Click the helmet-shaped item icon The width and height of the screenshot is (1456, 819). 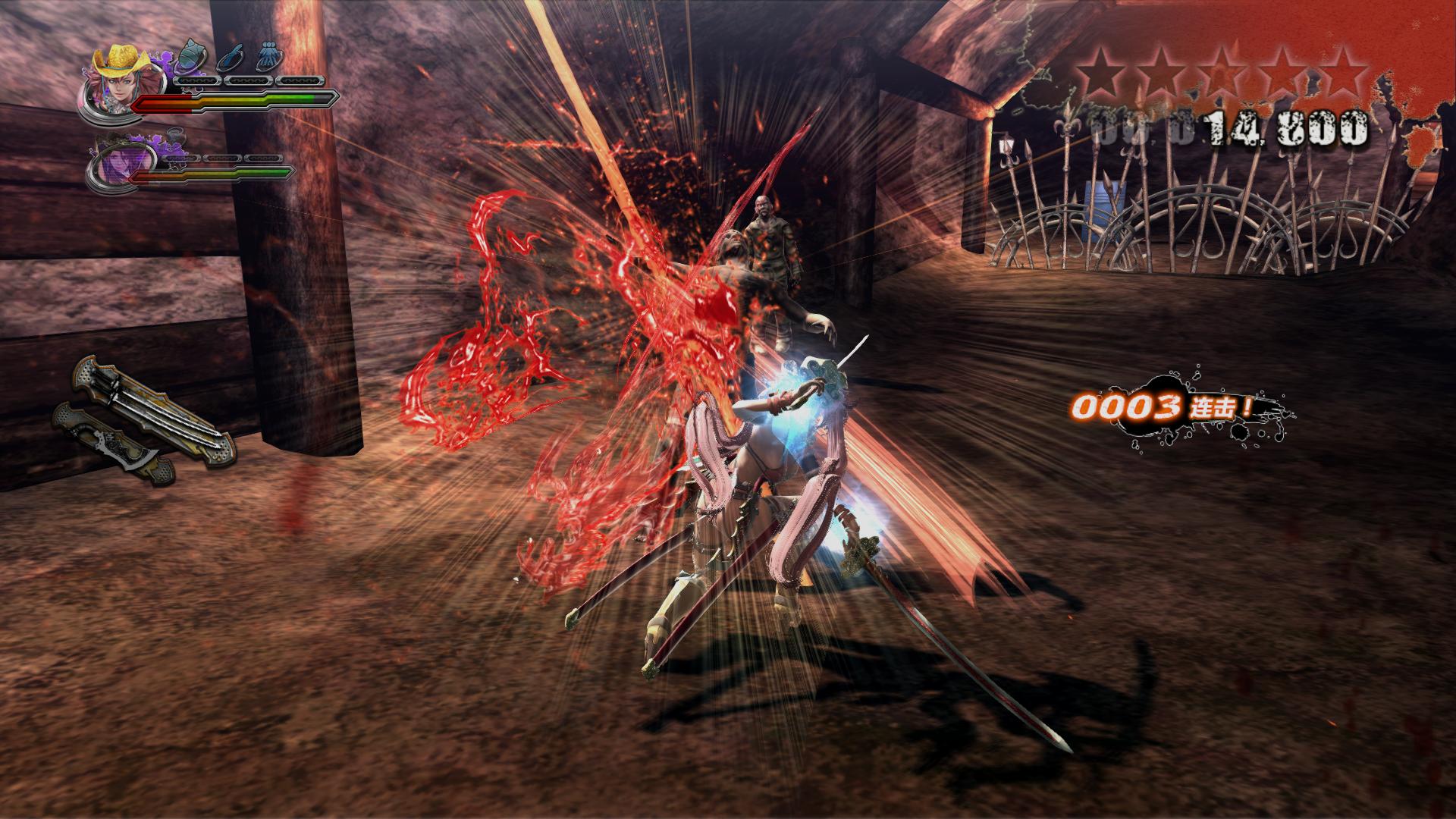tap(190, 57)
